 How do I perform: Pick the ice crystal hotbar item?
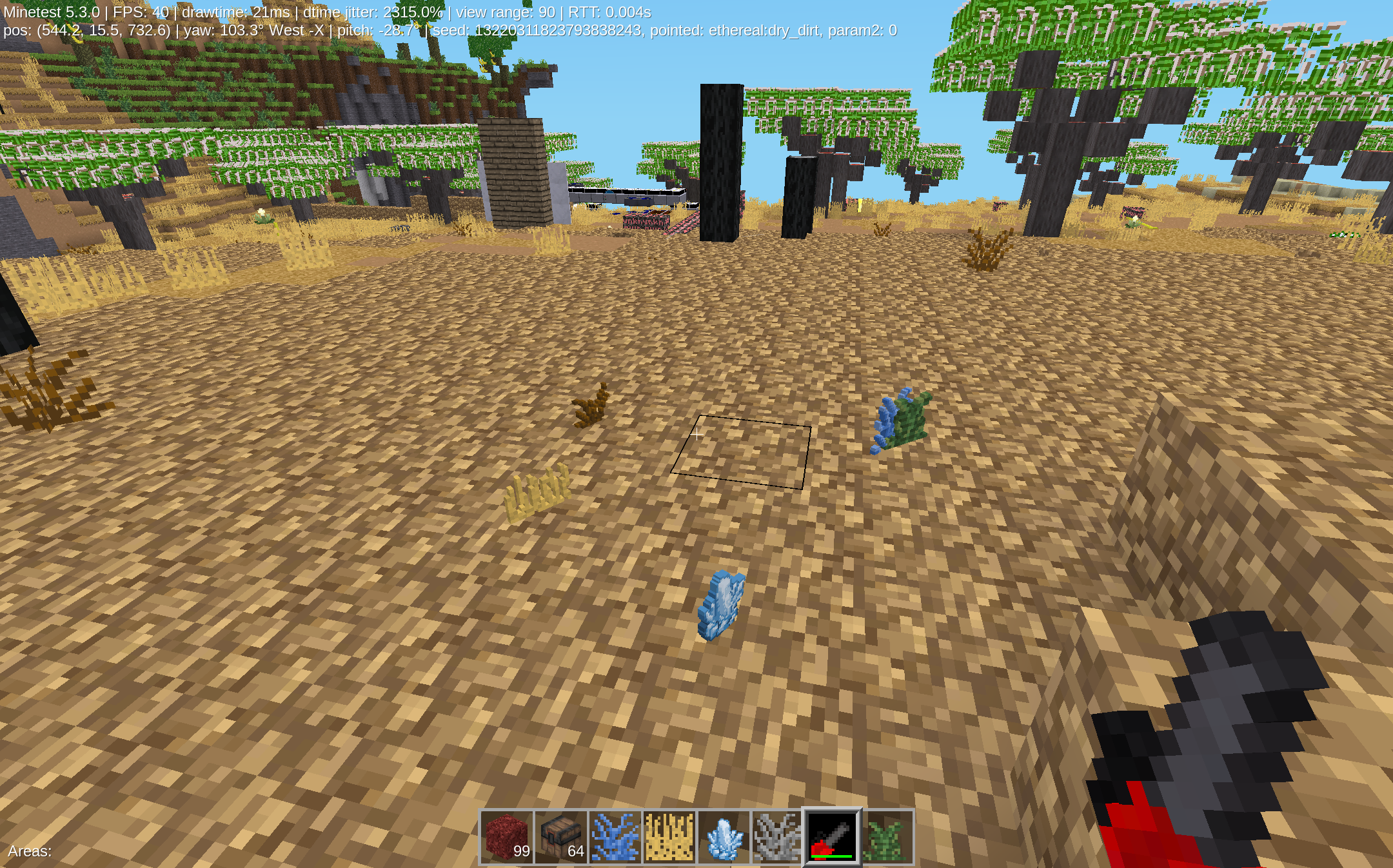[x=724, y=837]
